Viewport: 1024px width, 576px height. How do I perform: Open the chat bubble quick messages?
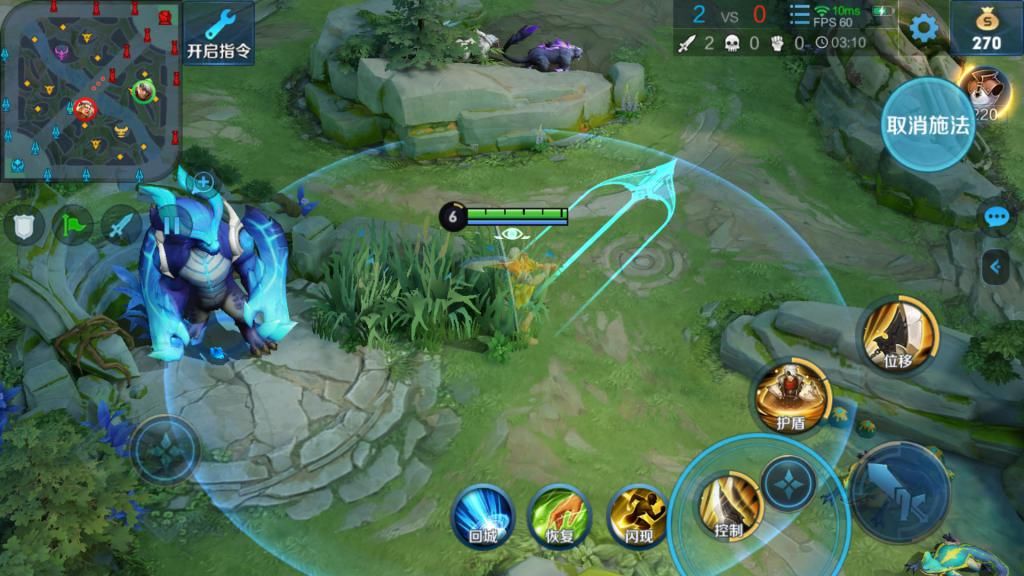tap(995, 217)
